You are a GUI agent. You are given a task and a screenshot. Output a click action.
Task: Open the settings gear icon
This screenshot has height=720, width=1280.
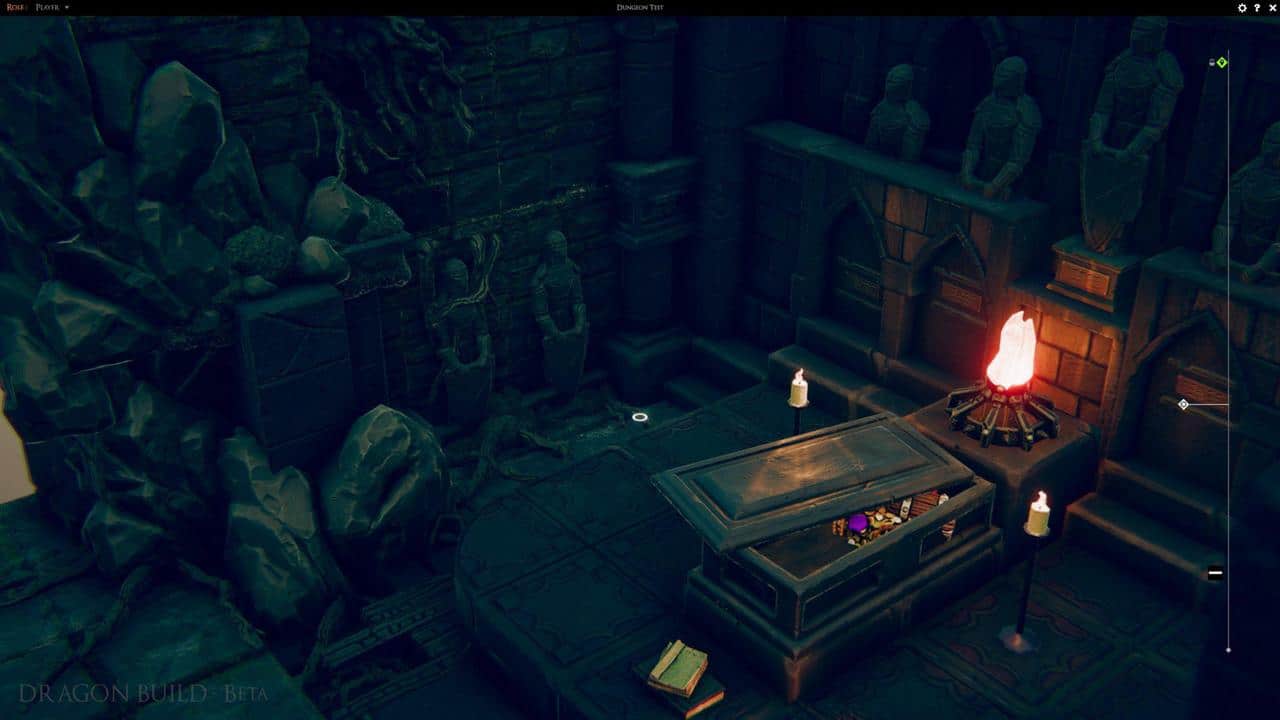(x=1242, y=7)
